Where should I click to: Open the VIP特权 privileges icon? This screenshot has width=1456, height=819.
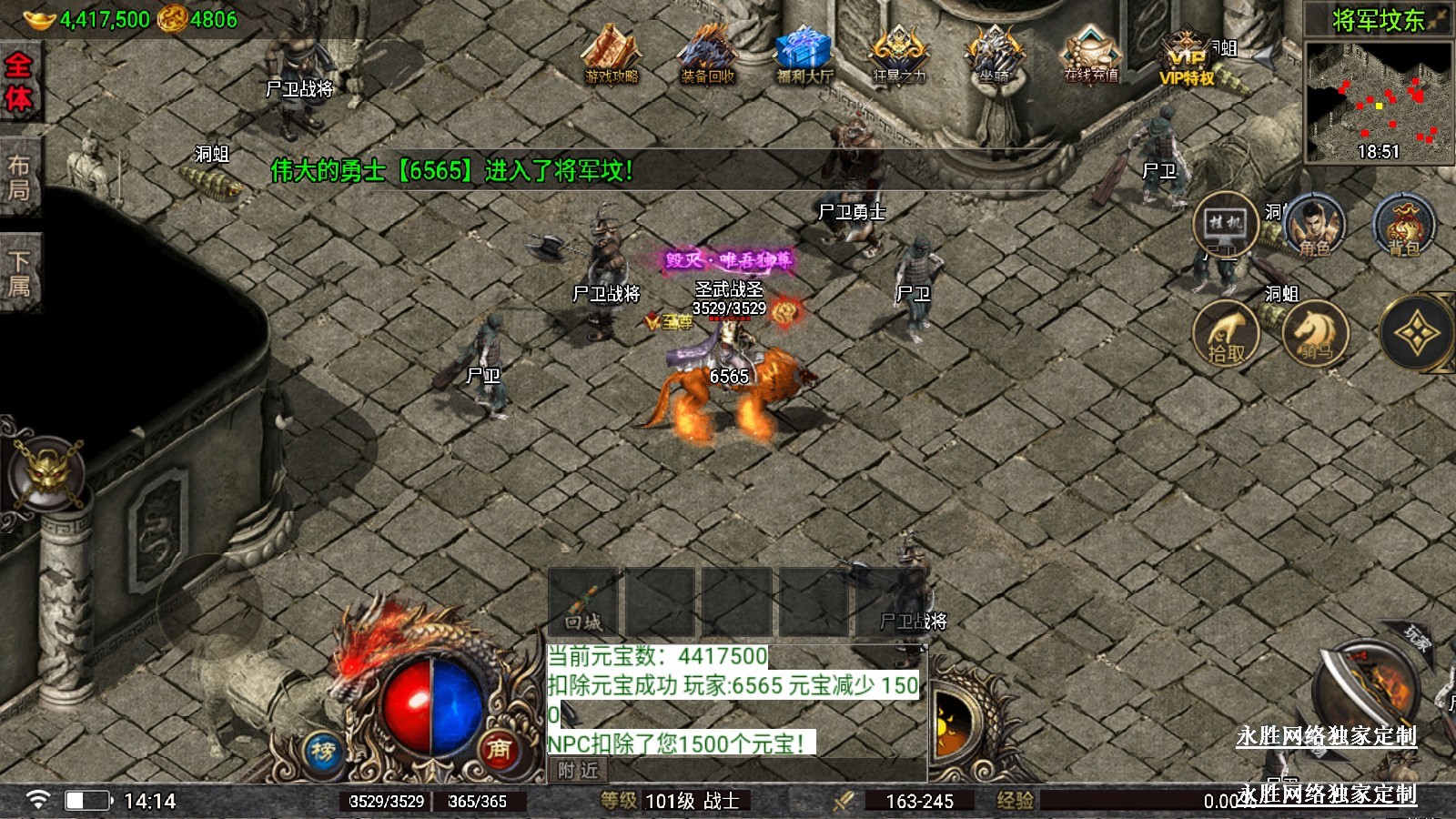tap(1187, 59)
